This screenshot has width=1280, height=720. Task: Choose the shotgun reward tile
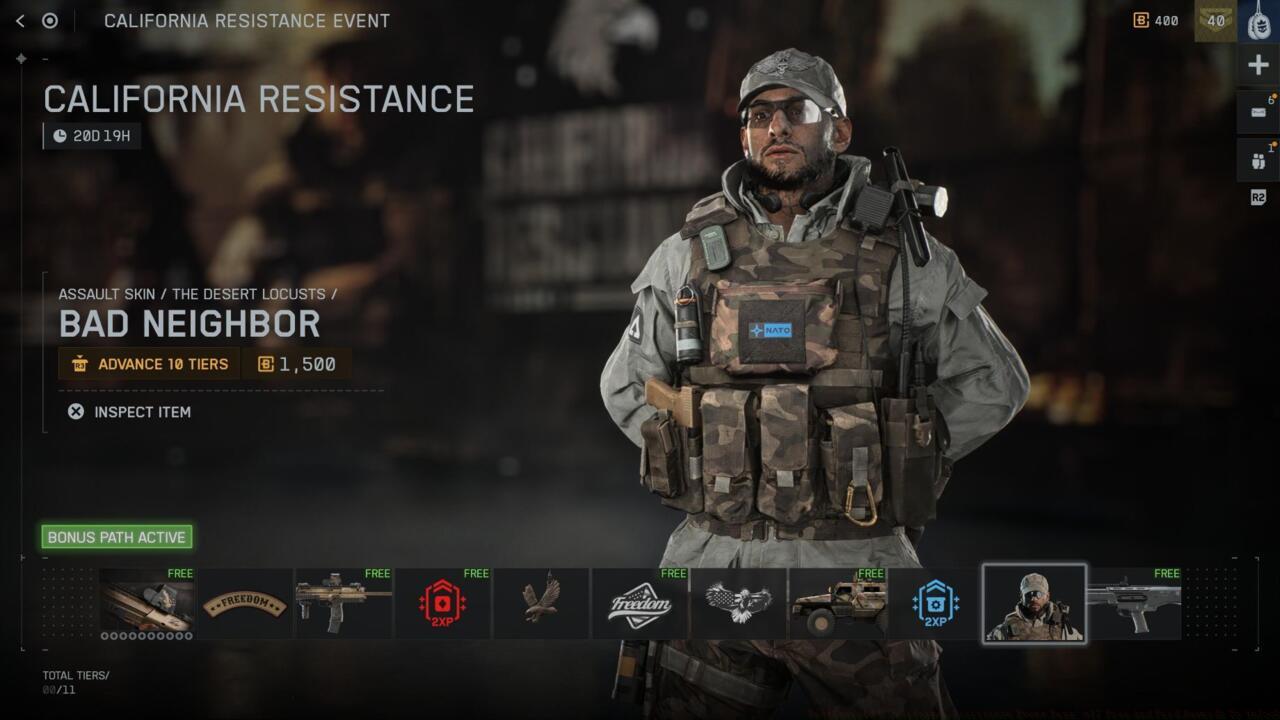pyautogui.click(x=1133, y=604)
